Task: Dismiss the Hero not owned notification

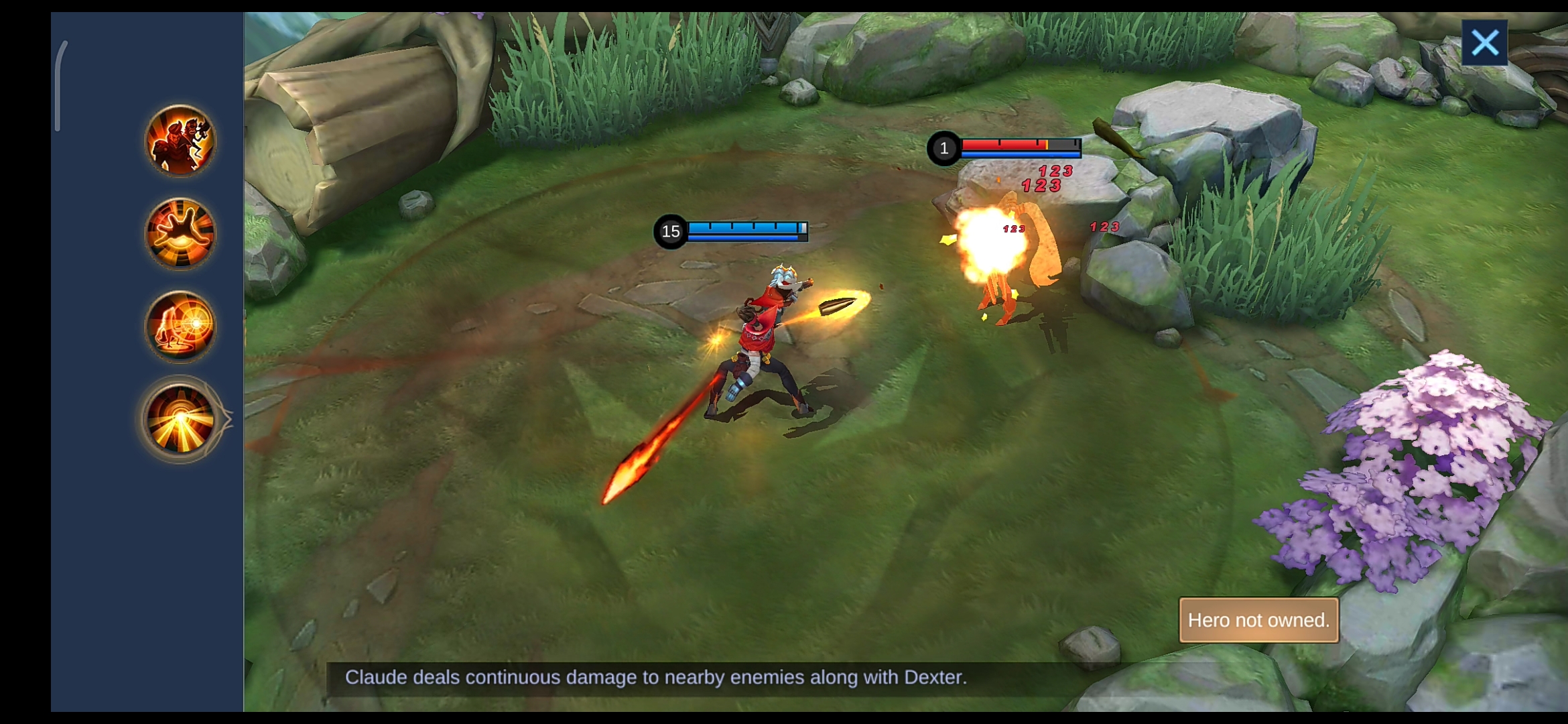Action: pyautogui.click(x=1258, y=620)
